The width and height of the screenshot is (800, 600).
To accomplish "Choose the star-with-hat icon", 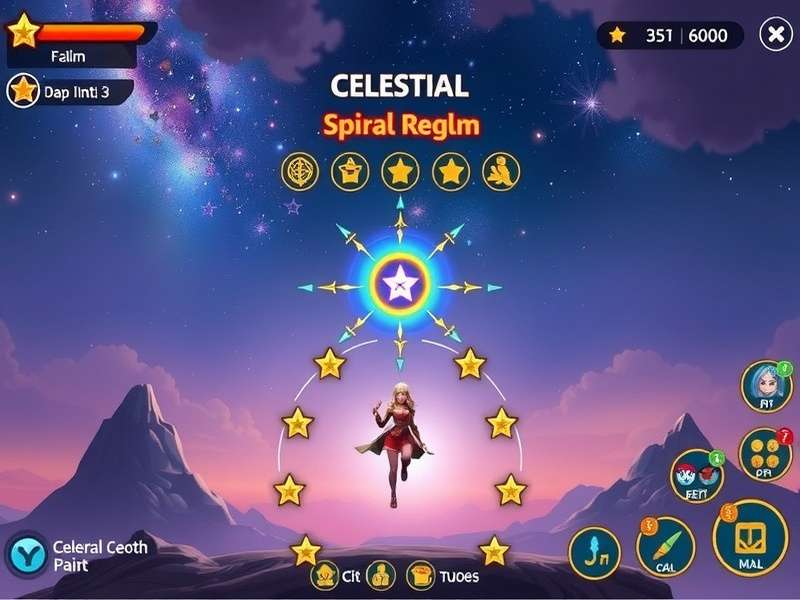I will [x=350, y=172].
